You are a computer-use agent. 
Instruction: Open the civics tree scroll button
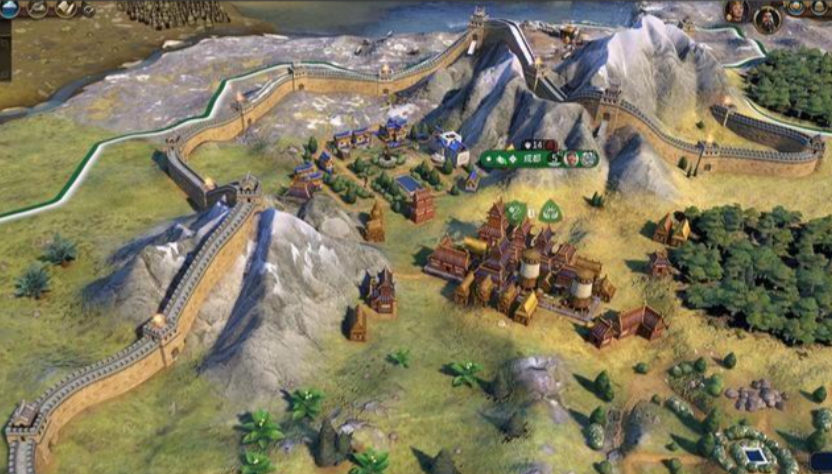(67, 9)
